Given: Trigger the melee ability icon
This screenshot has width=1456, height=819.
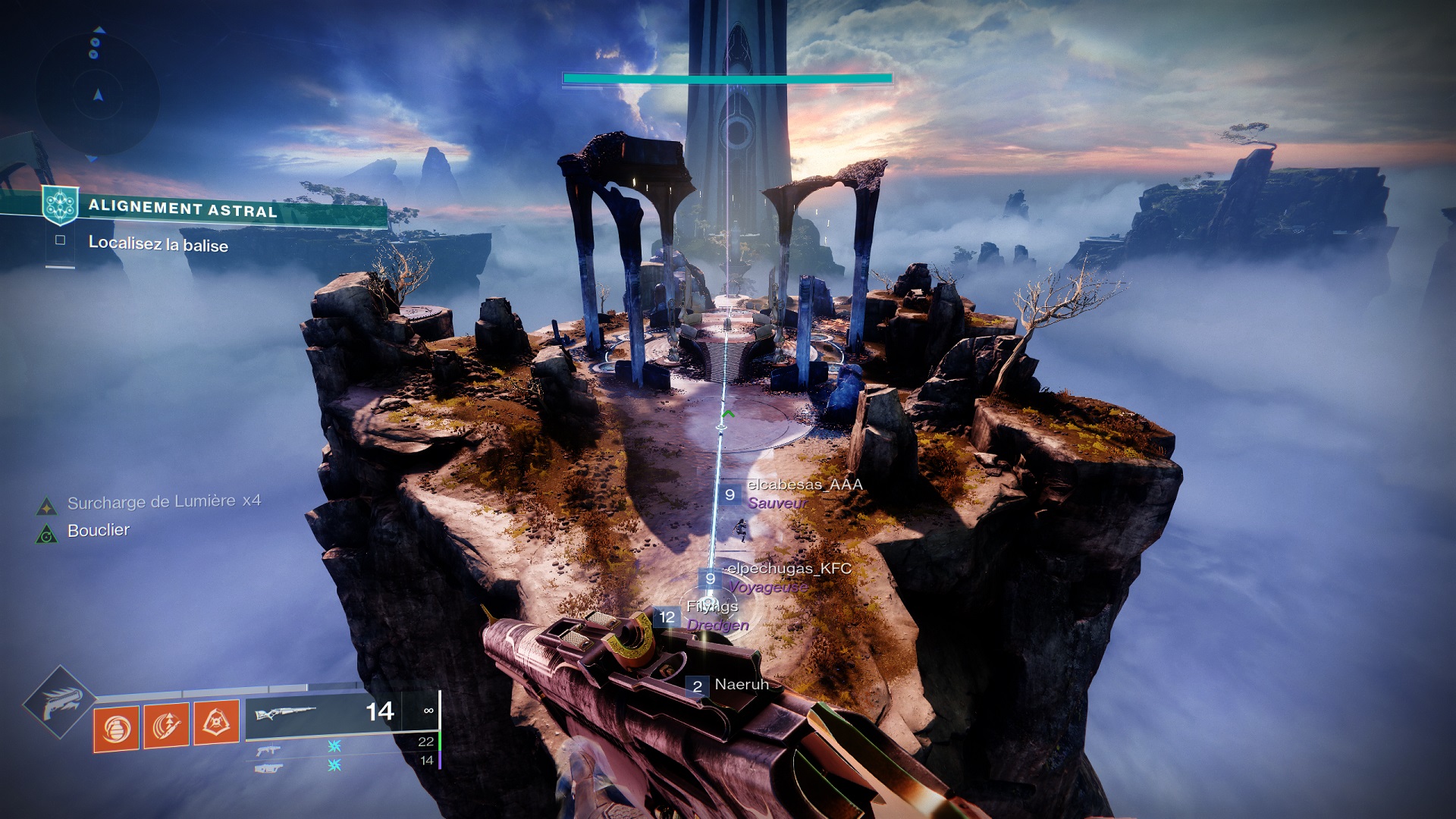Looking at the screenshot, I should click(166, 725).
